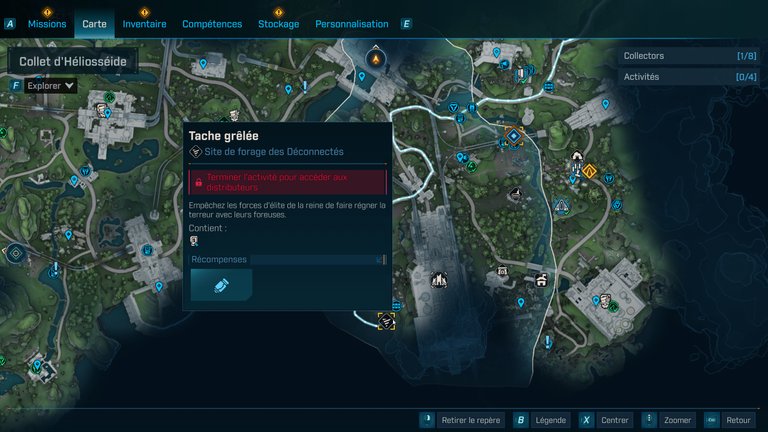This screenshot has width=768, height=432.
Task: Click the orange player location marker
Action: coord(376,59)
